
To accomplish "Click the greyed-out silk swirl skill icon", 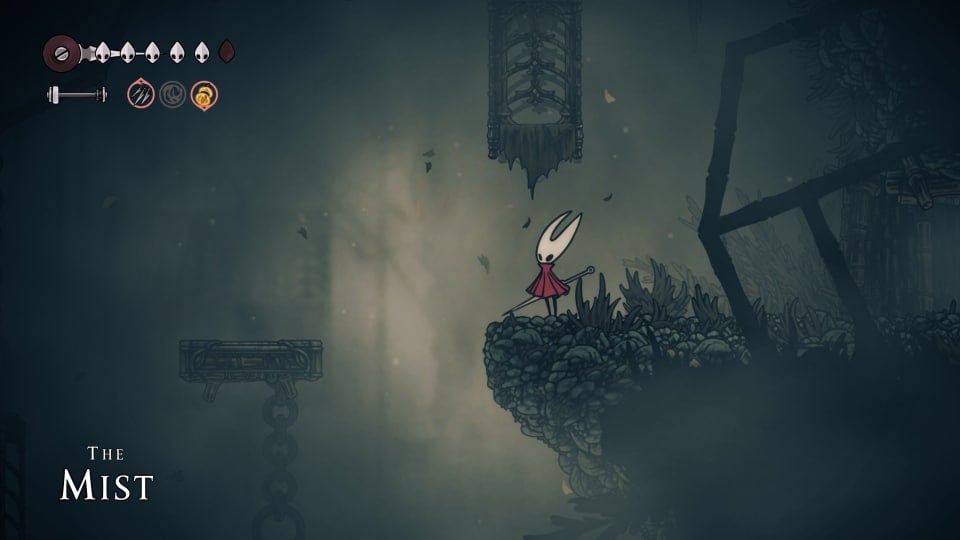I will coord(172,95).
